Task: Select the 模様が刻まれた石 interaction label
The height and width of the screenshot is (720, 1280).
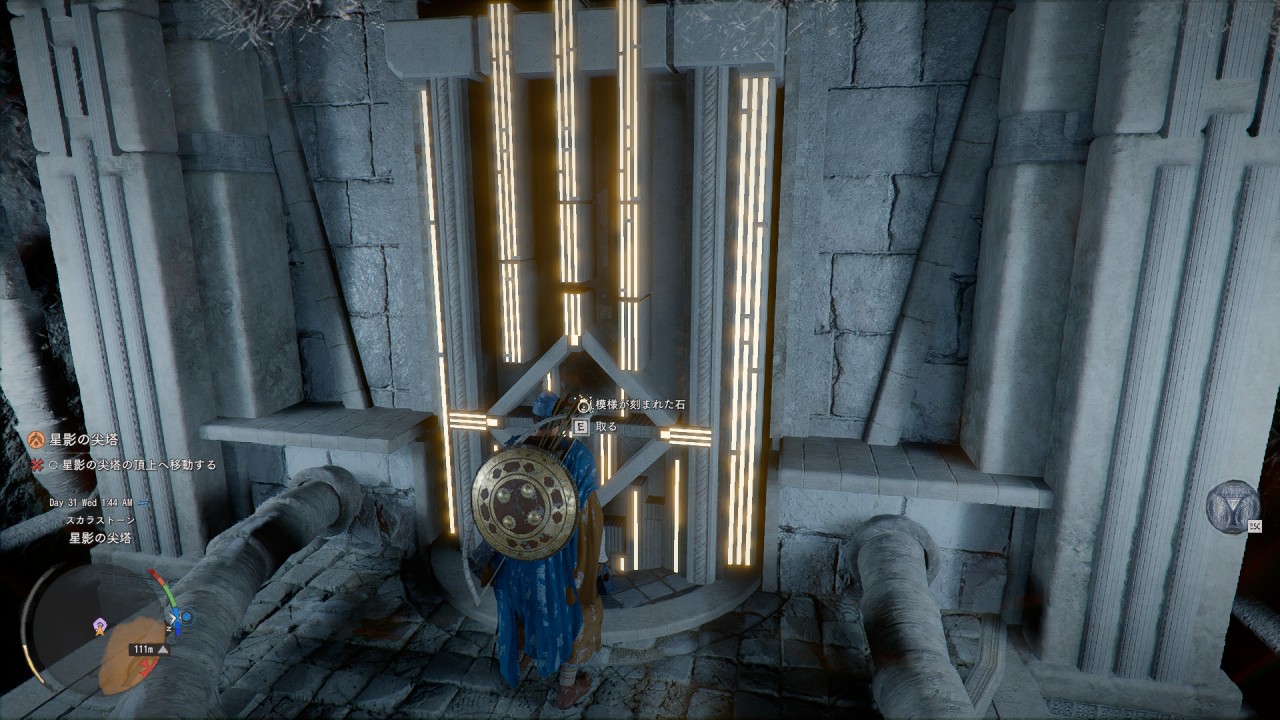Action: (x=638, y=404)
